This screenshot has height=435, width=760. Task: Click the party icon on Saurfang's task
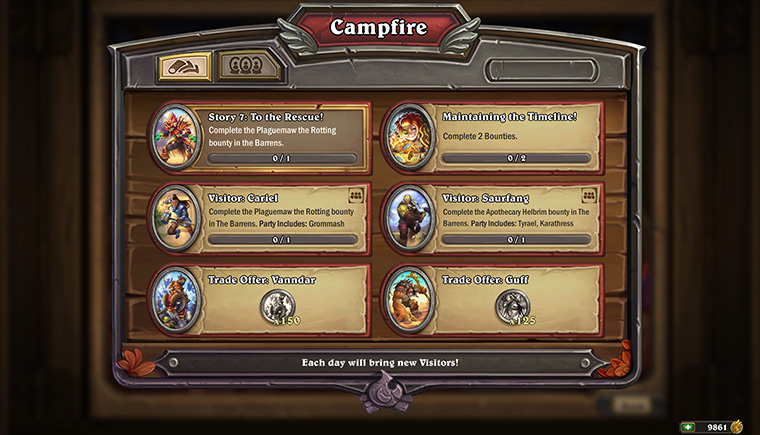588,195
